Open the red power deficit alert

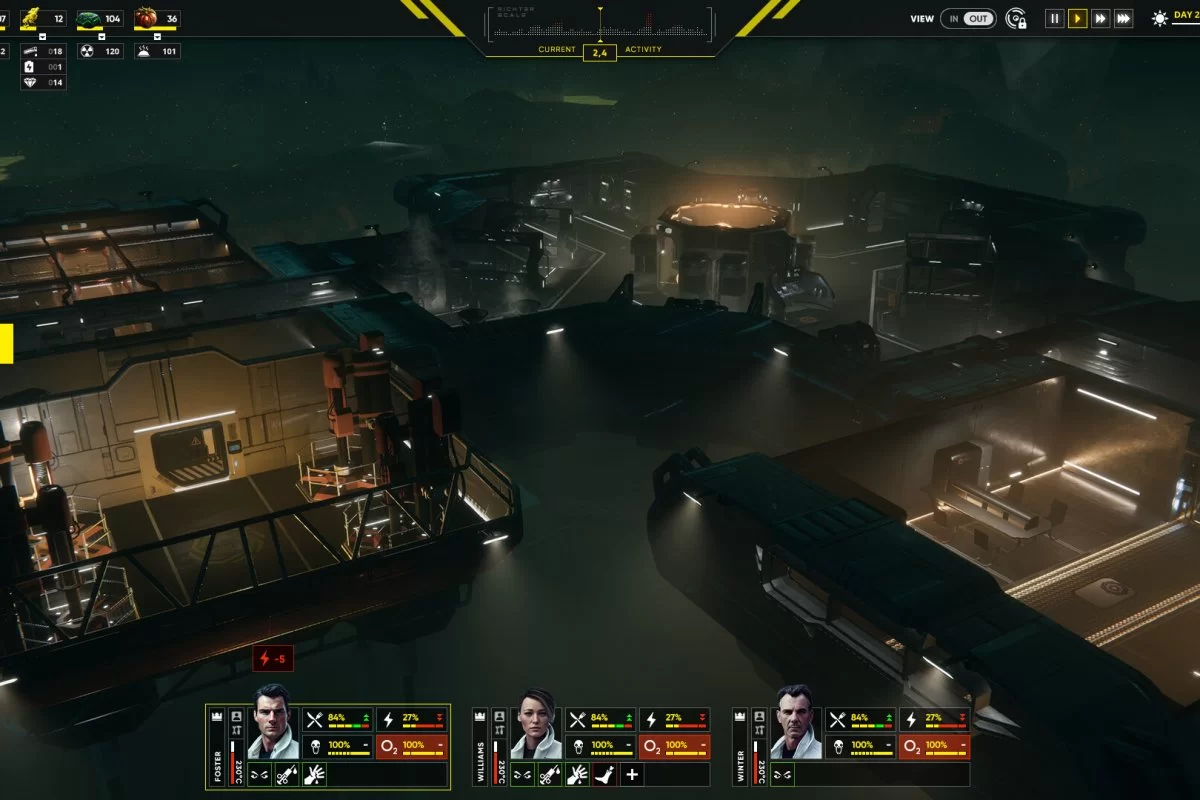pyautogui.click(x=273, y=659)
